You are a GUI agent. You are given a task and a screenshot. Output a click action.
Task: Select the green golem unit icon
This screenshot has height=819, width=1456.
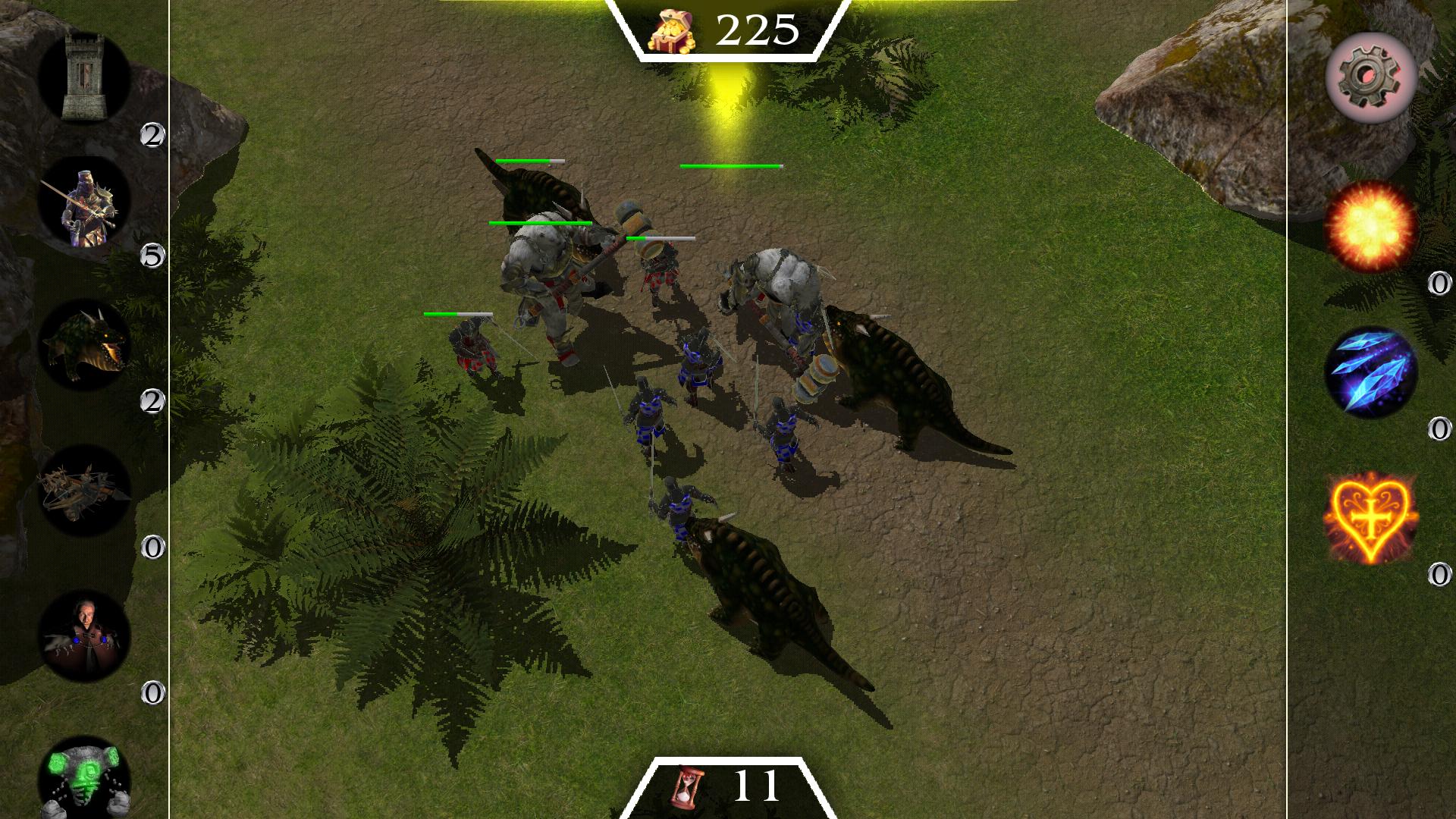pyautogui.click(x=86, y=781)
